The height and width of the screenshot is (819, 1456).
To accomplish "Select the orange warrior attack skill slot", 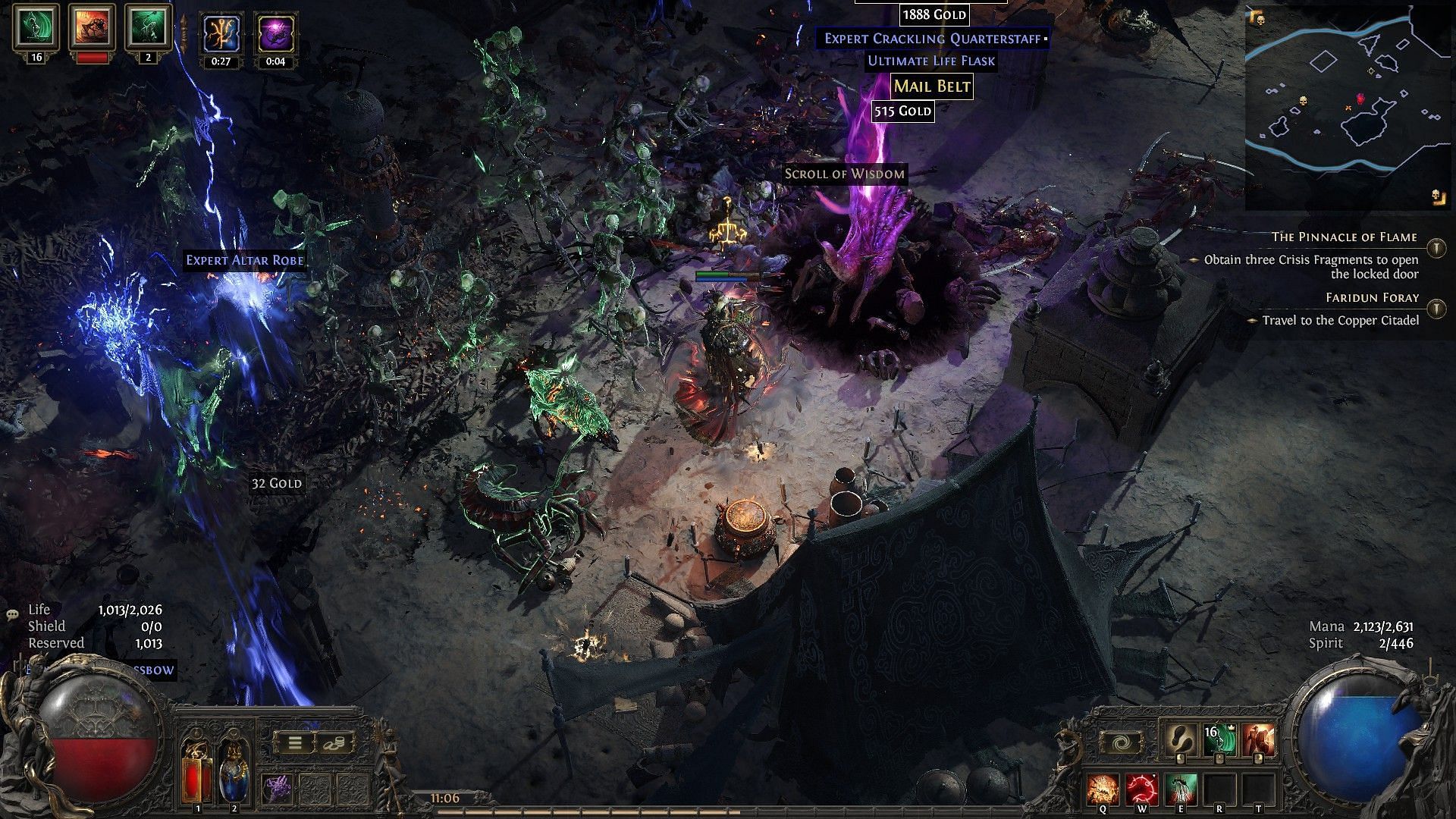I will coord(1259,741).
